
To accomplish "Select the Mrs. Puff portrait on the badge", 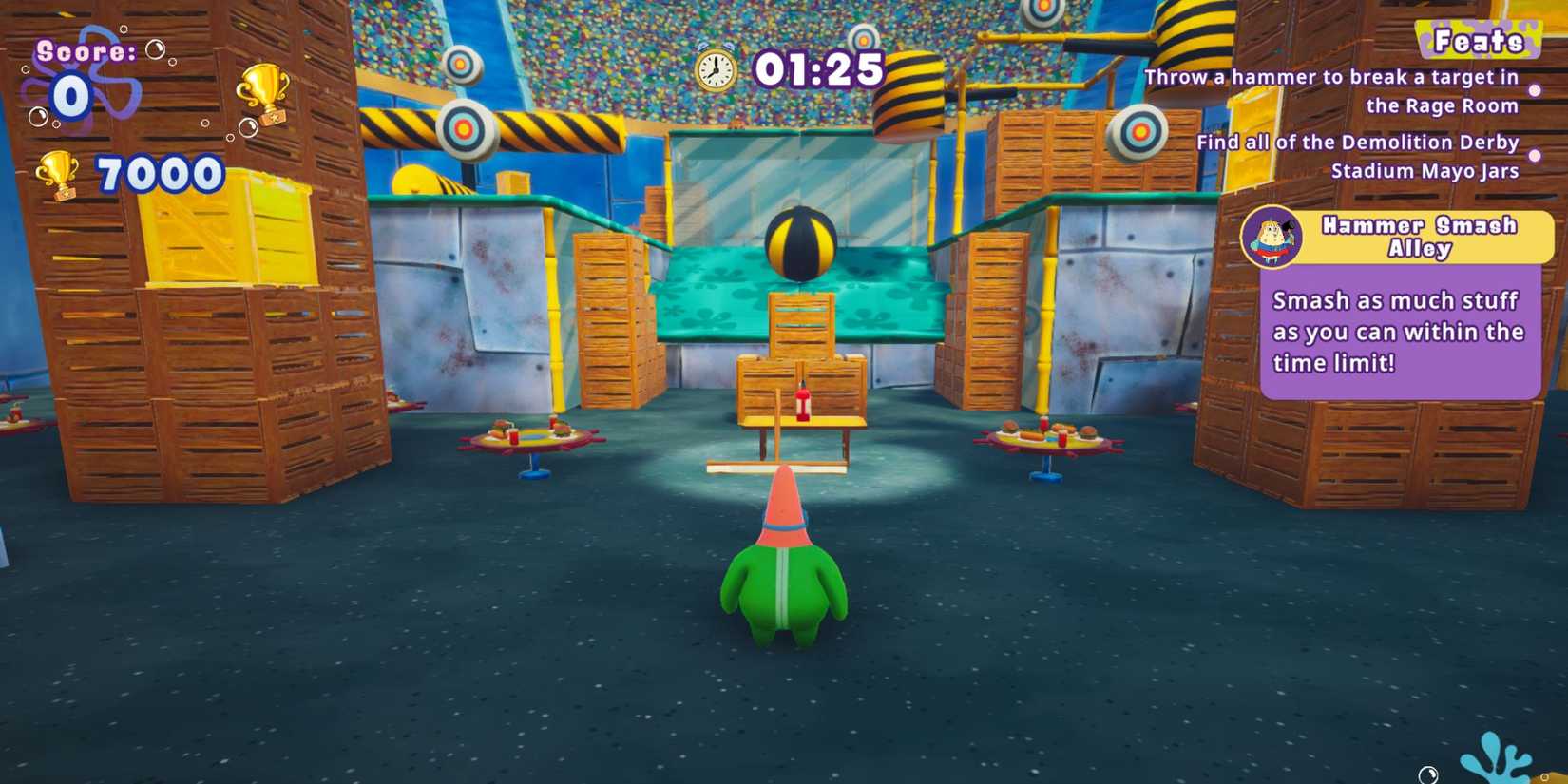I will coord(1270,236).
